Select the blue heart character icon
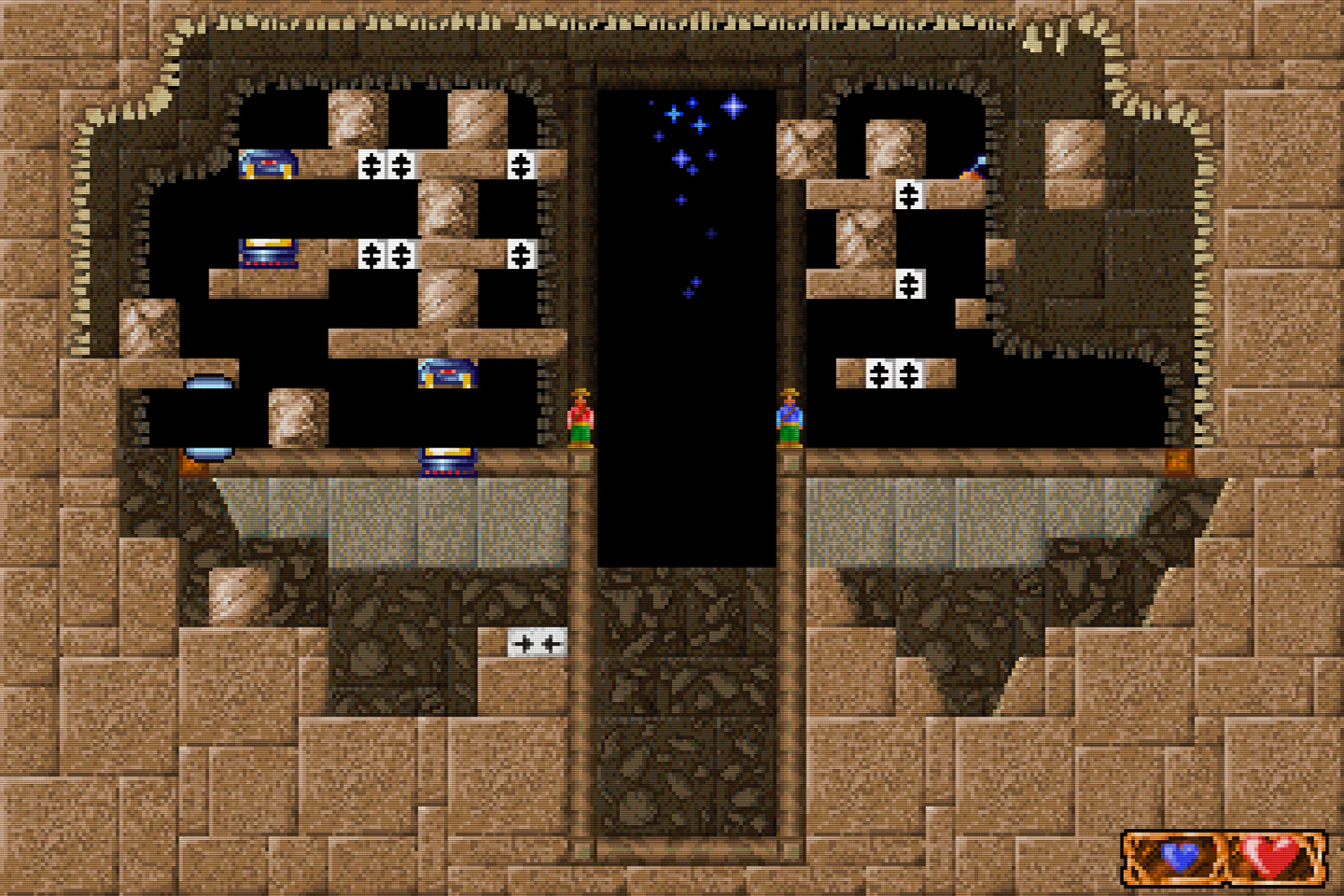This screenshot has height=896, width=1344. 1180,854
